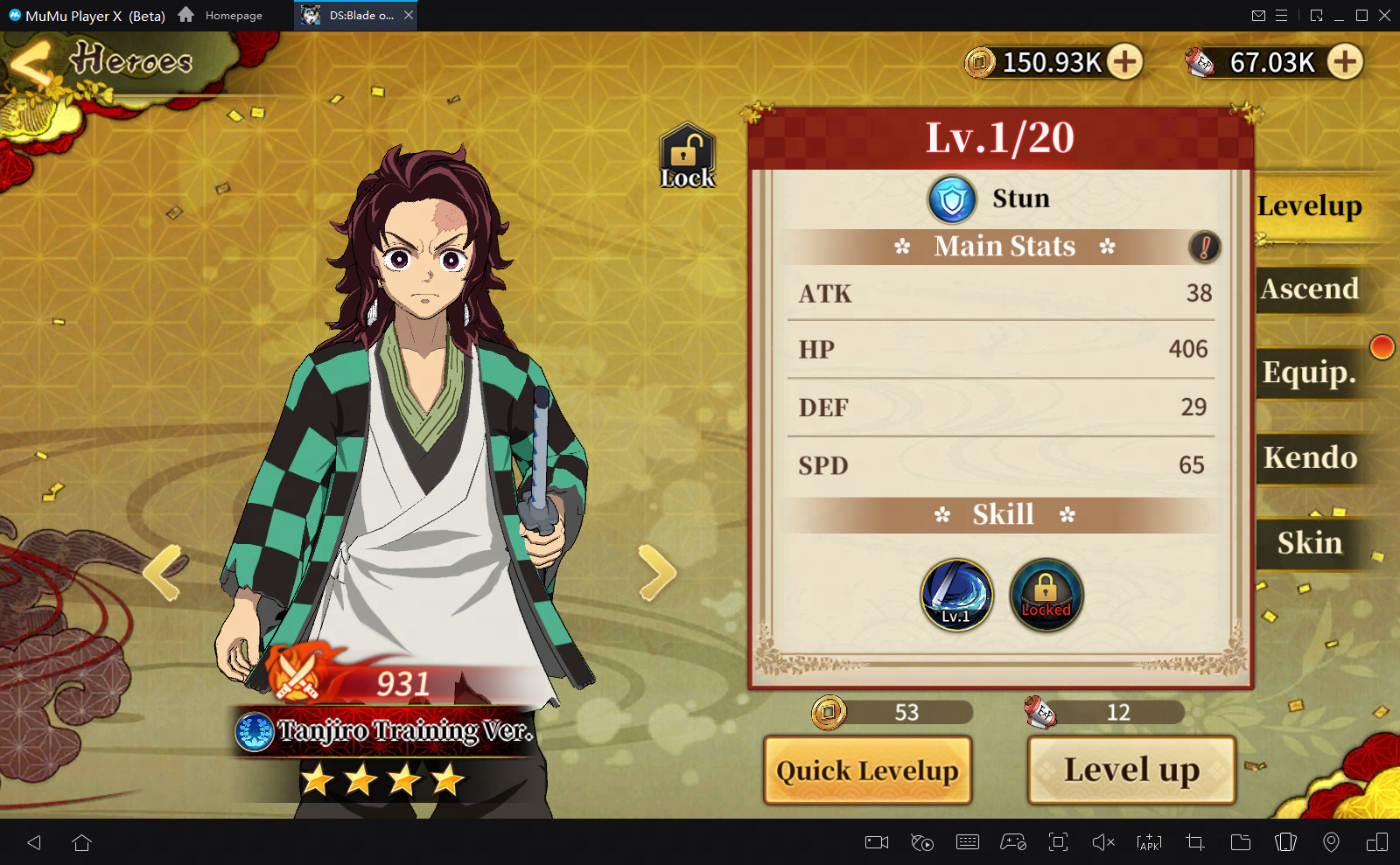Open the keyboard mapping settings
Screen dimensions: 1400x865
(968, 842)
